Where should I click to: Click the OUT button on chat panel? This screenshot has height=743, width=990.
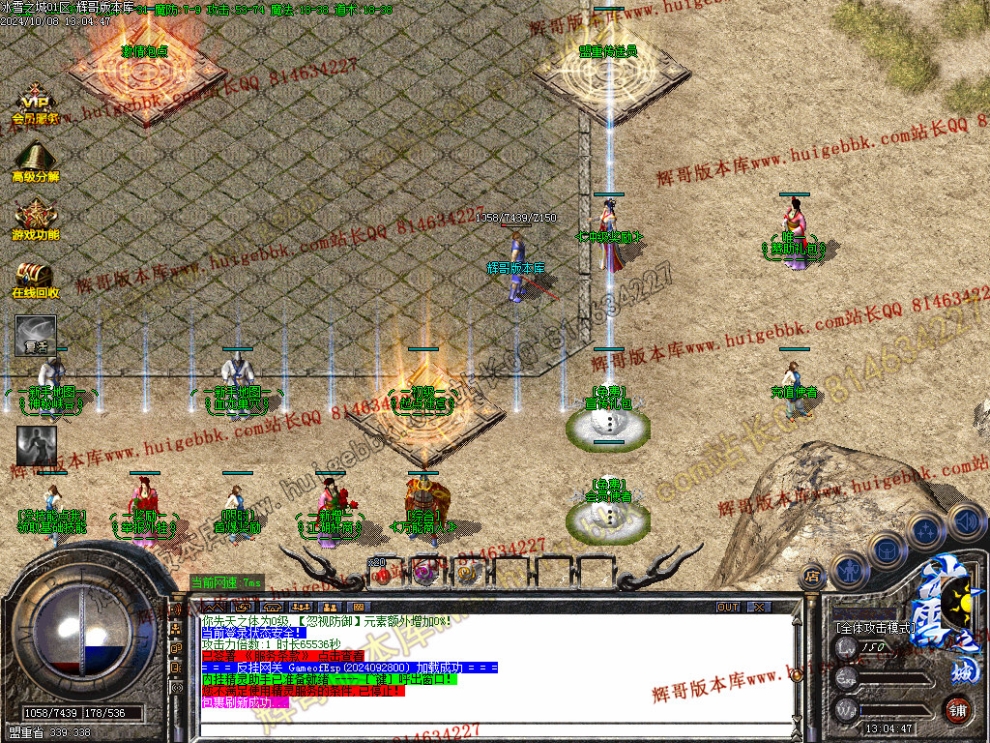click(x=728, y=607)
